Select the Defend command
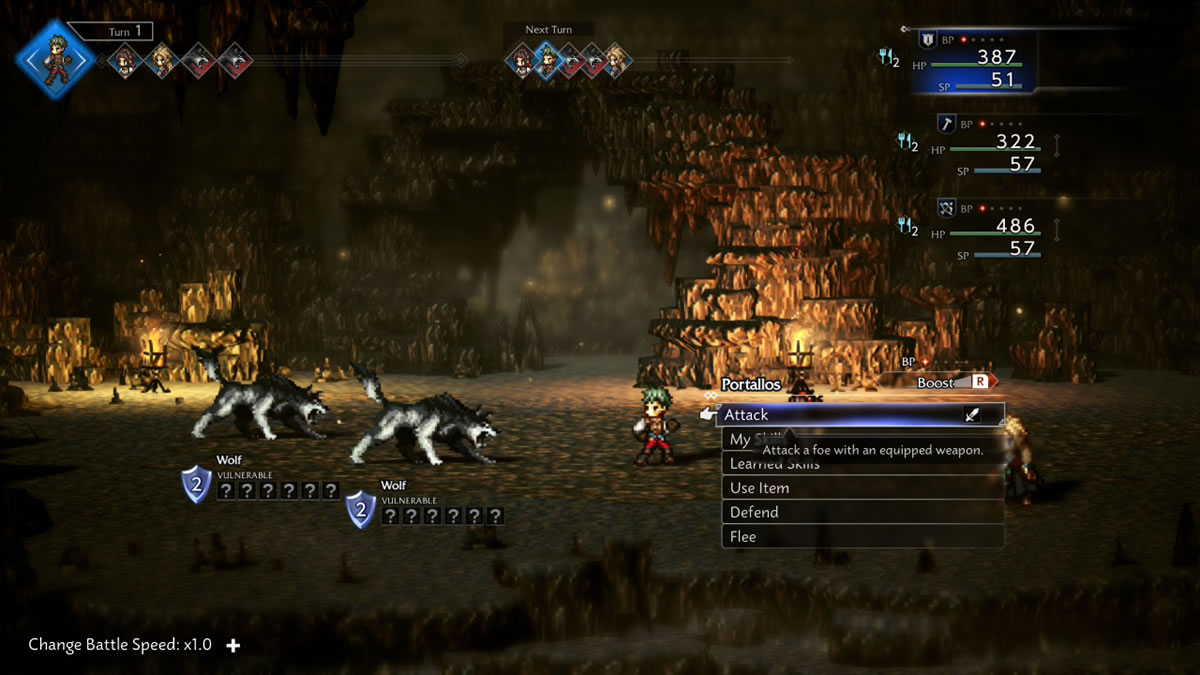 coord(862,512)
